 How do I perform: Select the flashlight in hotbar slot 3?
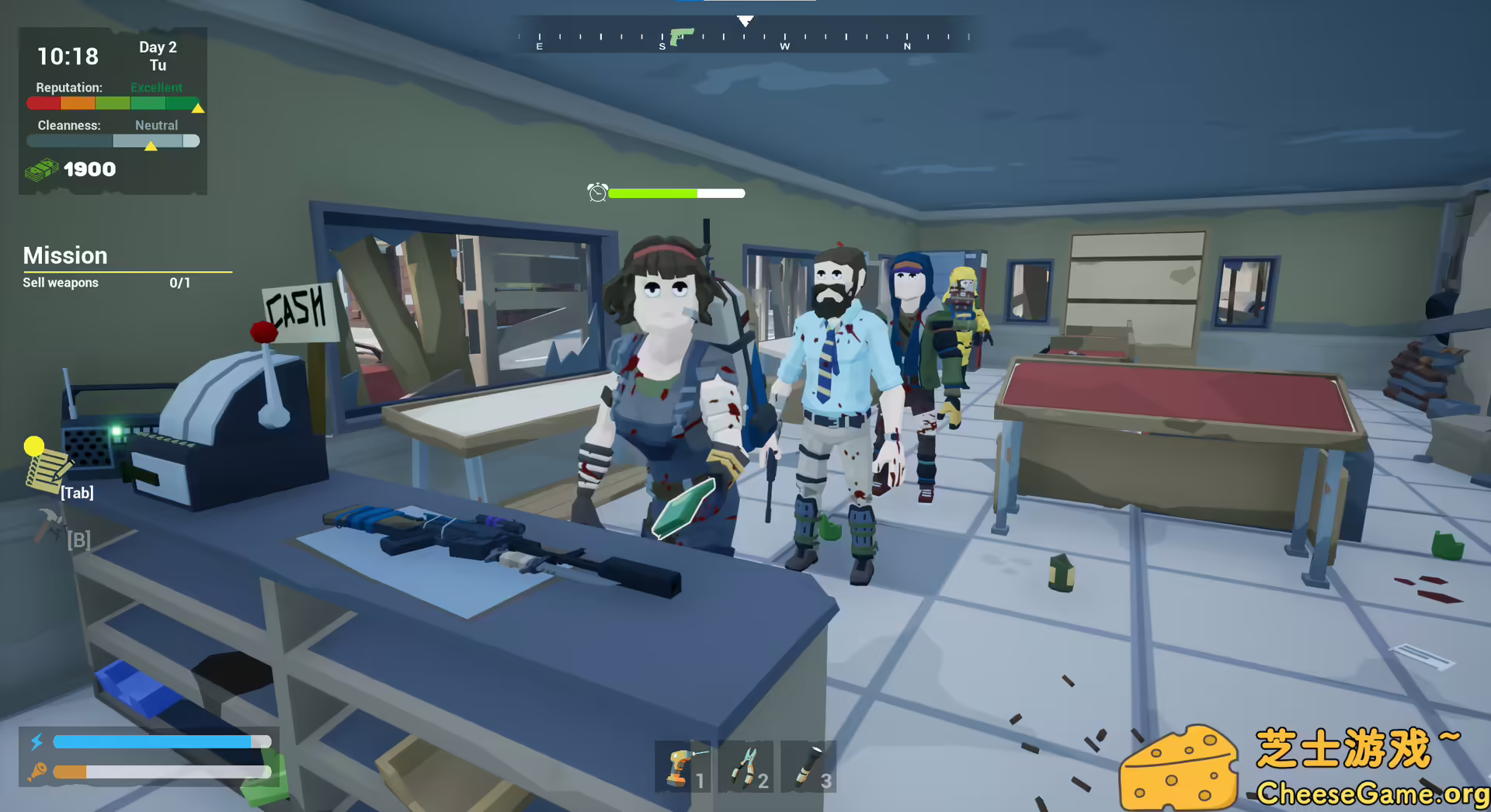(x=808, y=767)
